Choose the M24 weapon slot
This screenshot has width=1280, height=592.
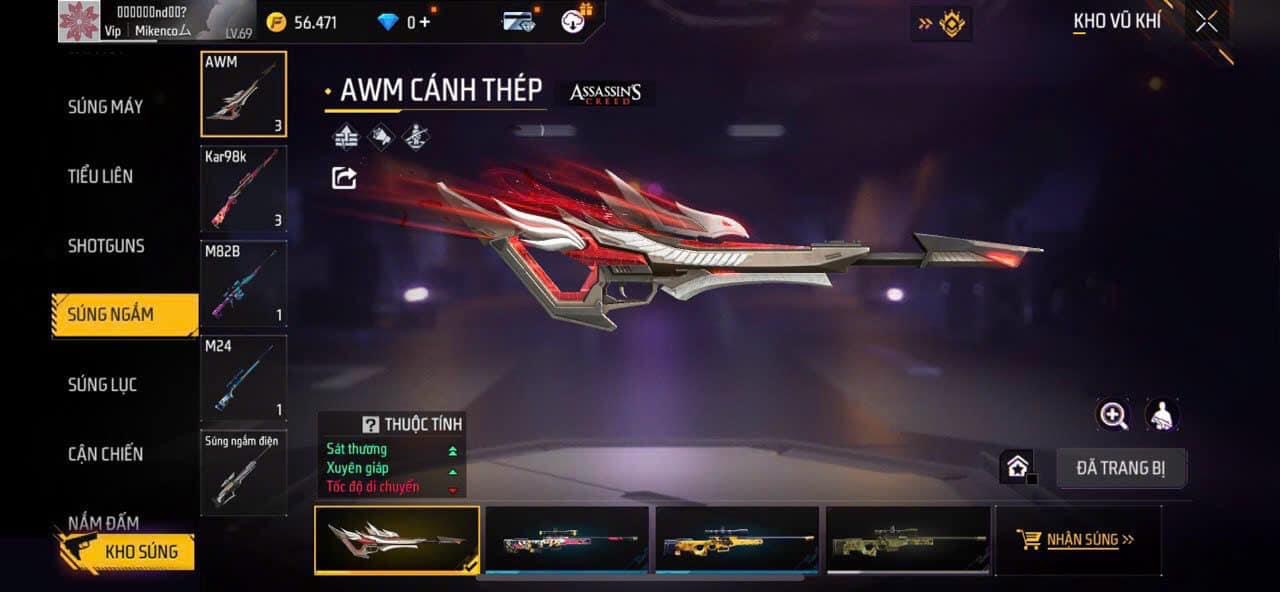click(244, 378)
